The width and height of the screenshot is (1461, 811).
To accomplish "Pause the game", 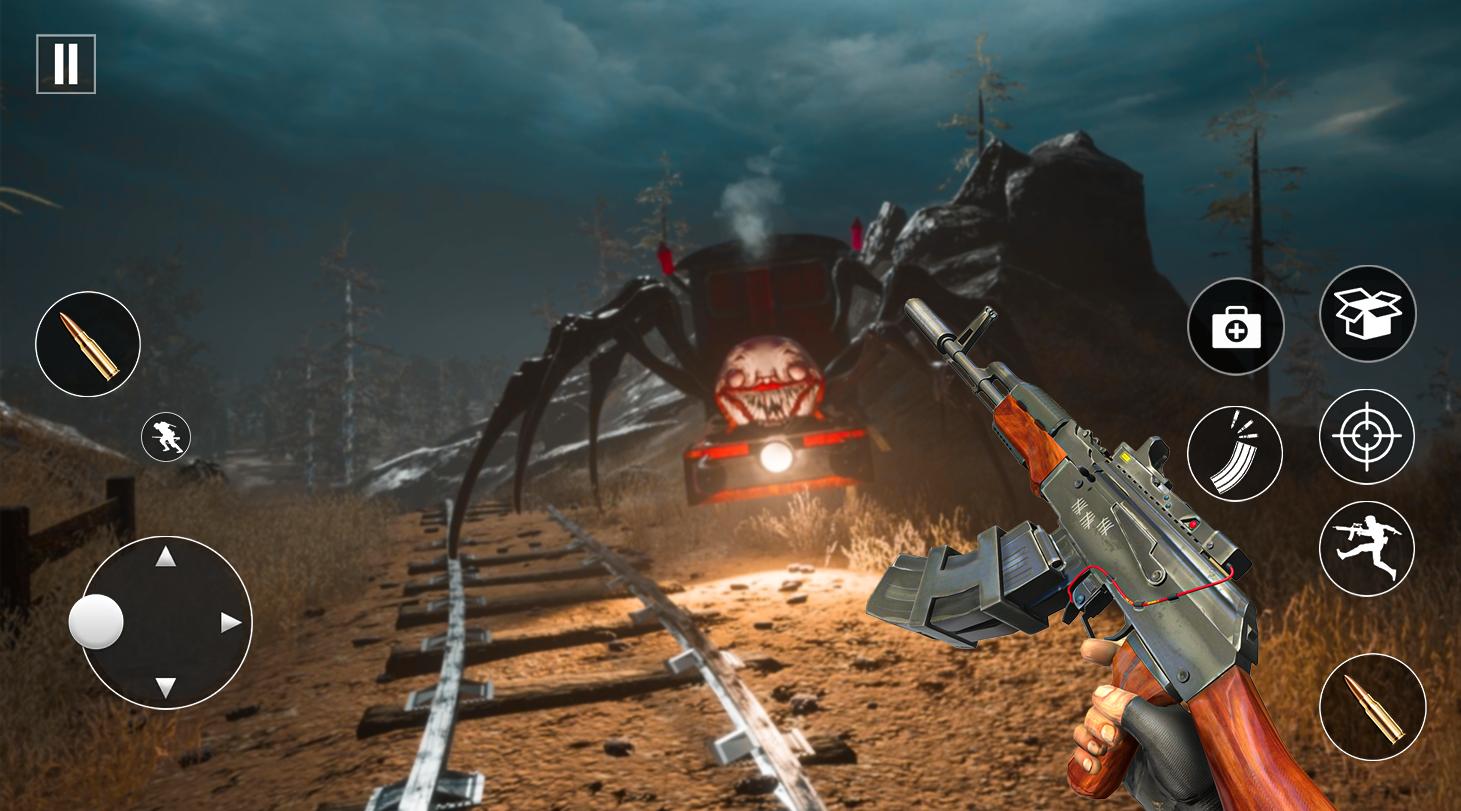I will pyautogui.click(x=66, y=64).
